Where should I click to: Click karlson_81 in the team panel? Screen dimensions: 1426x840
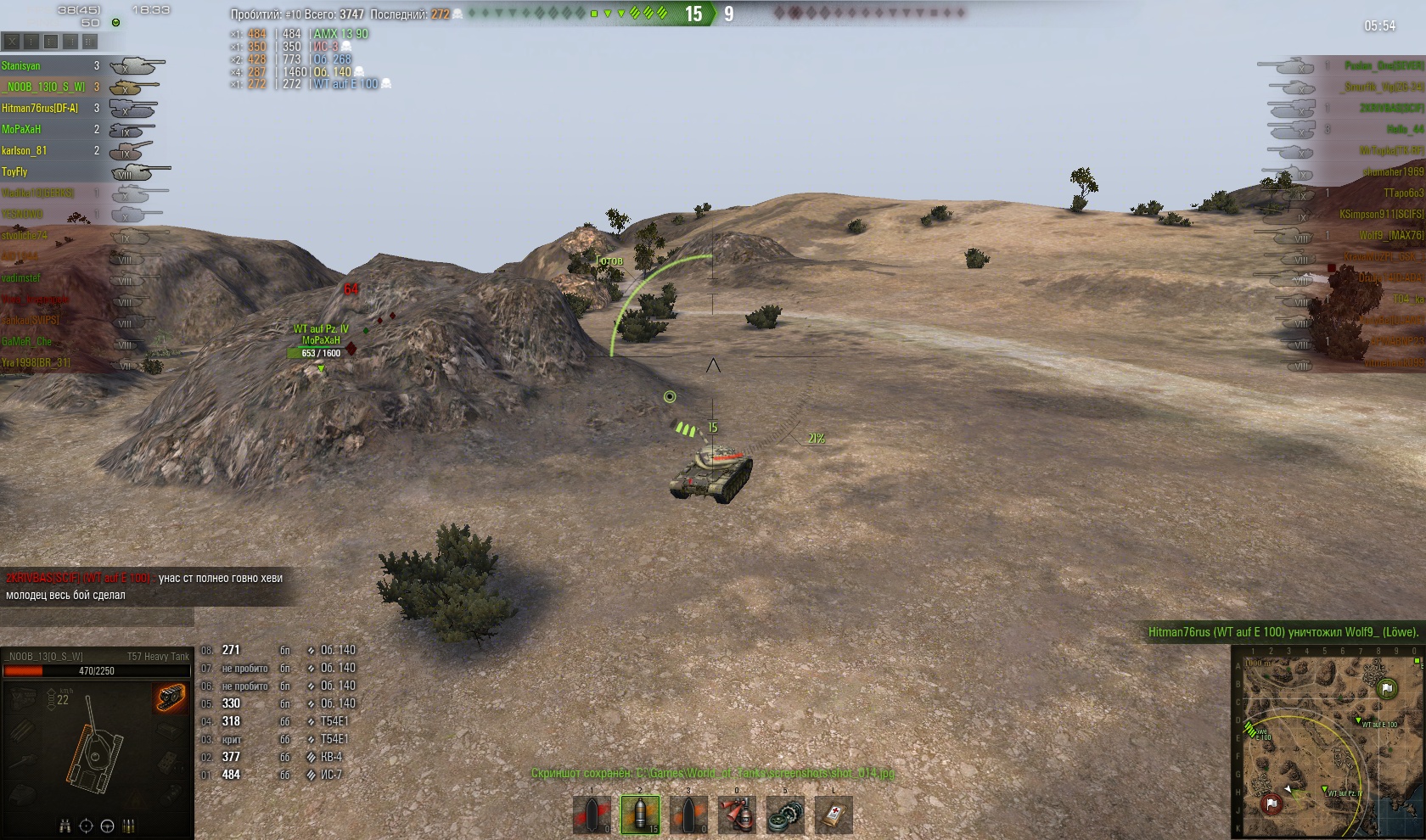24,151
